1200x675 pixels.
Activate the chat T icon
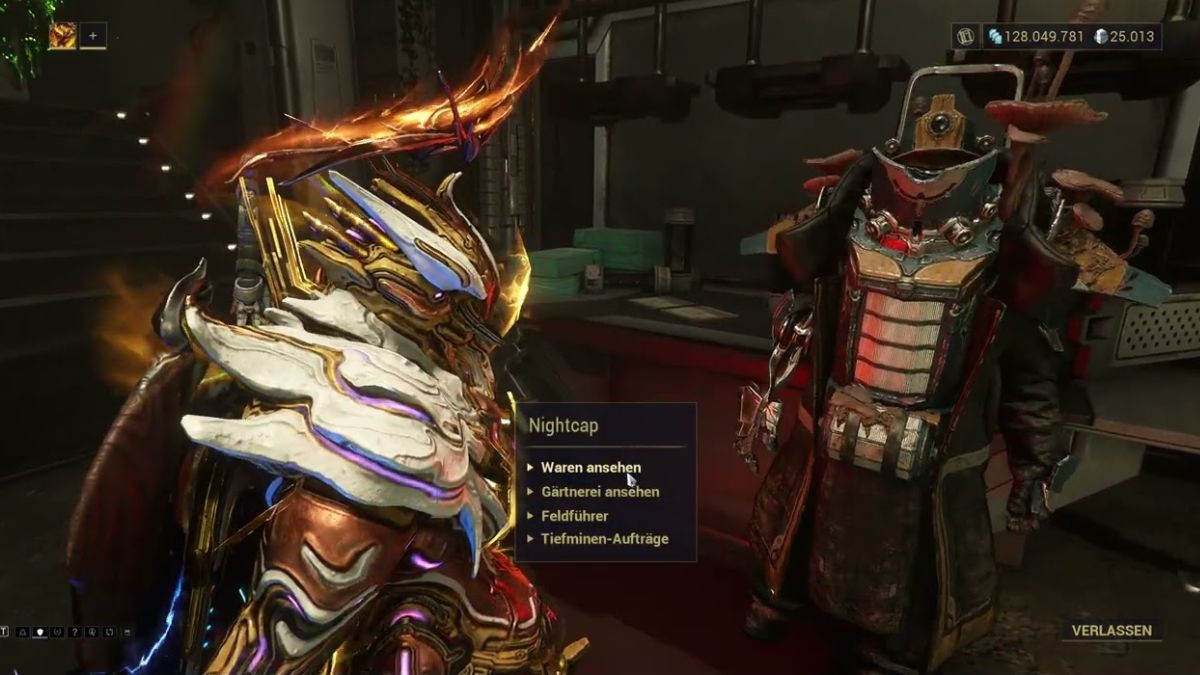point(5,632)
